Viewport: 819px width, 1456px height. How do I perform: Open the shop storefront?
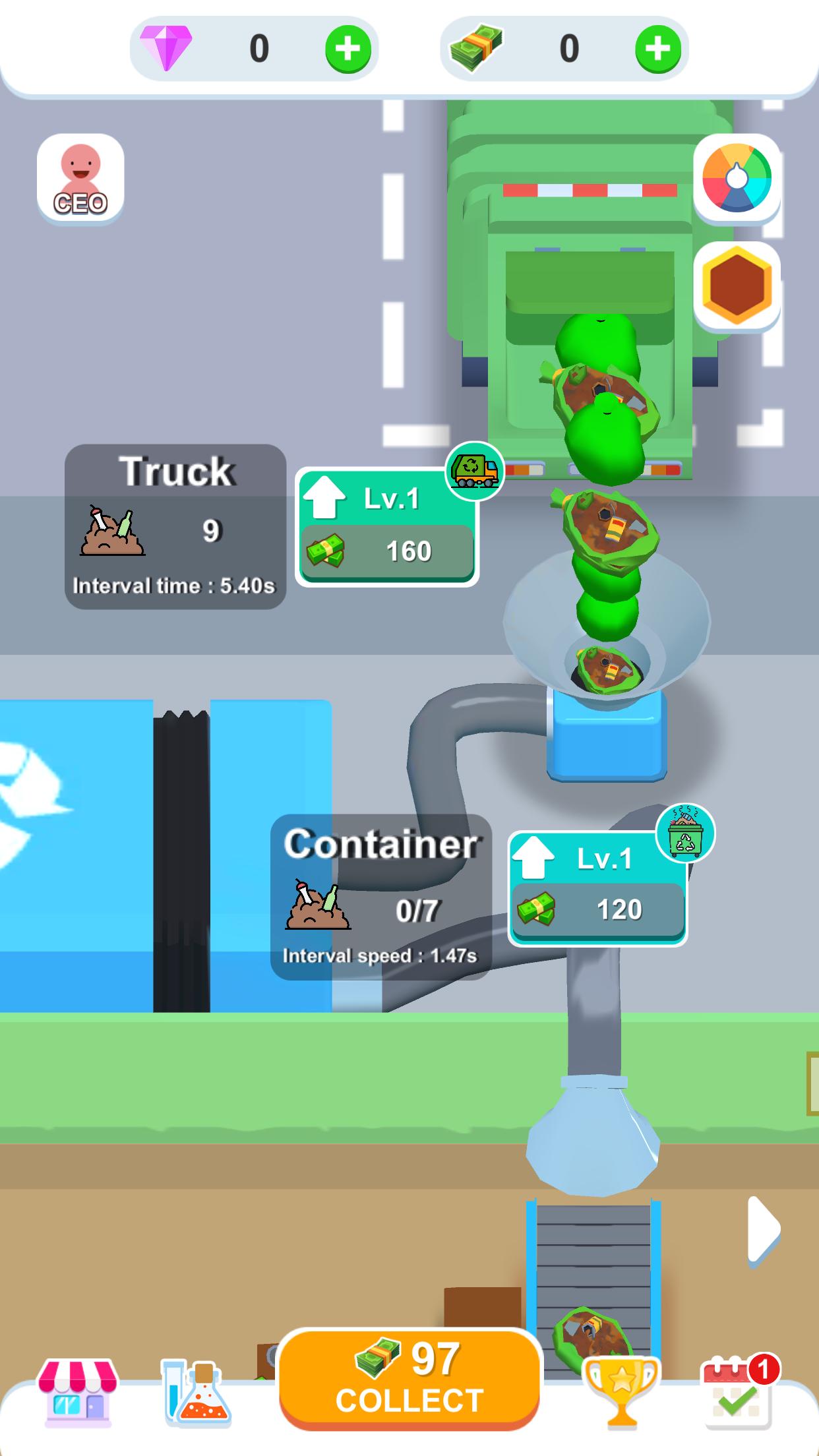pos(78,1391)
